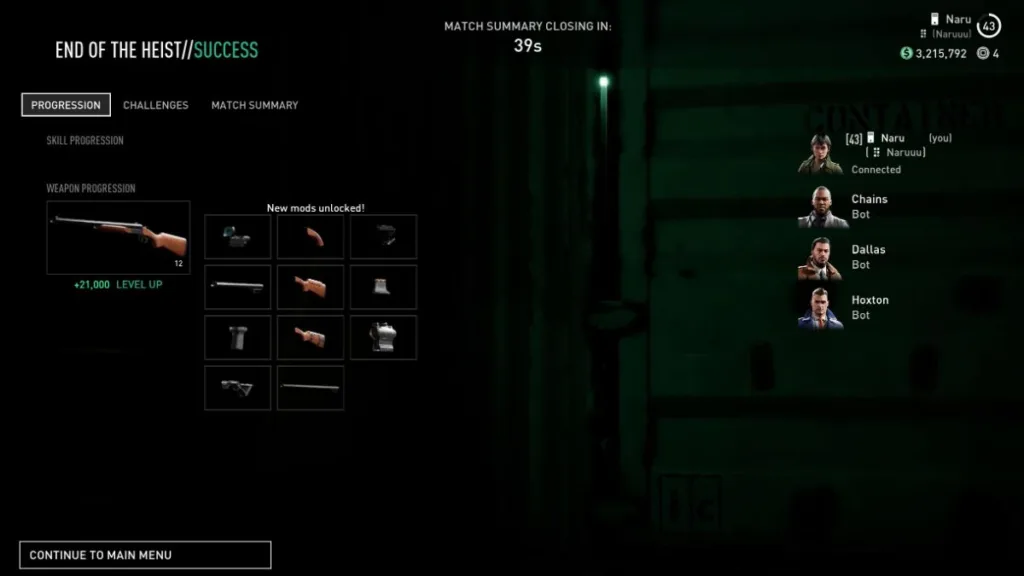
Task: Select the vertical foregrip mod tile
Action: 237,338
